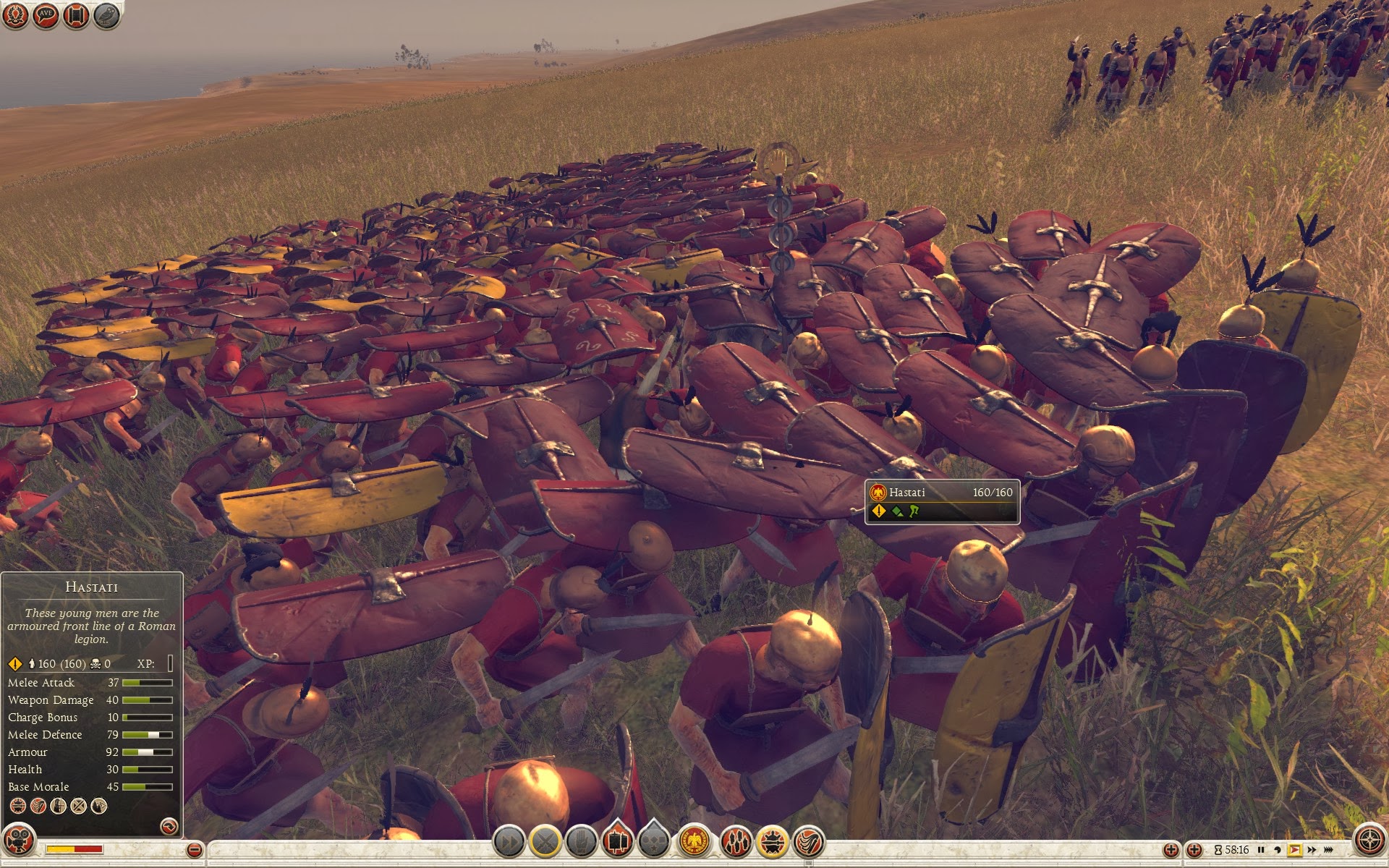The height and width of the screenshot is (868, 1389).
Task: Activate the whip ability icon
Action: point(809,842)
